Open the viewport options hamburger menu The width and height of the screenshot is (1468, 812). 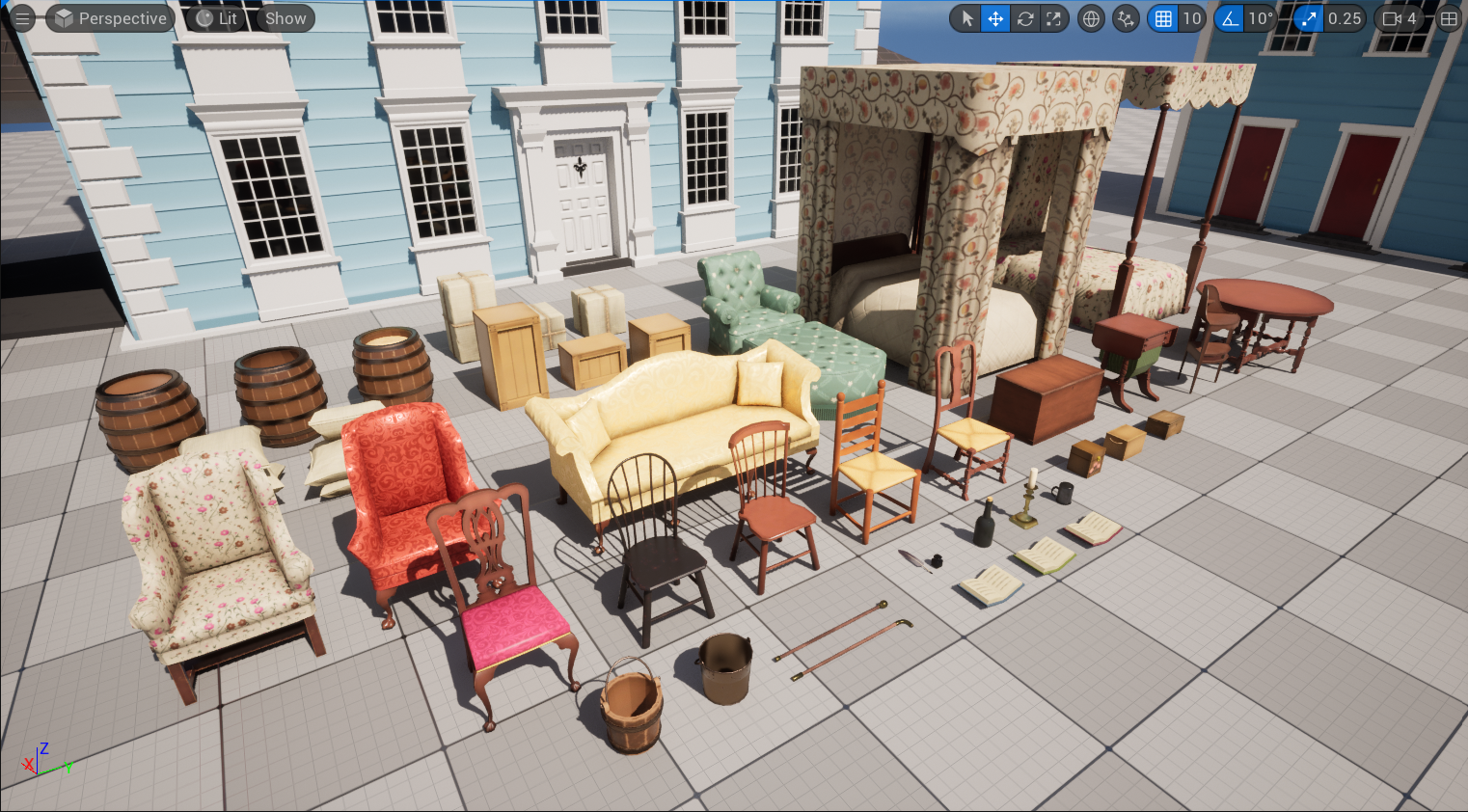click(22, 18)
